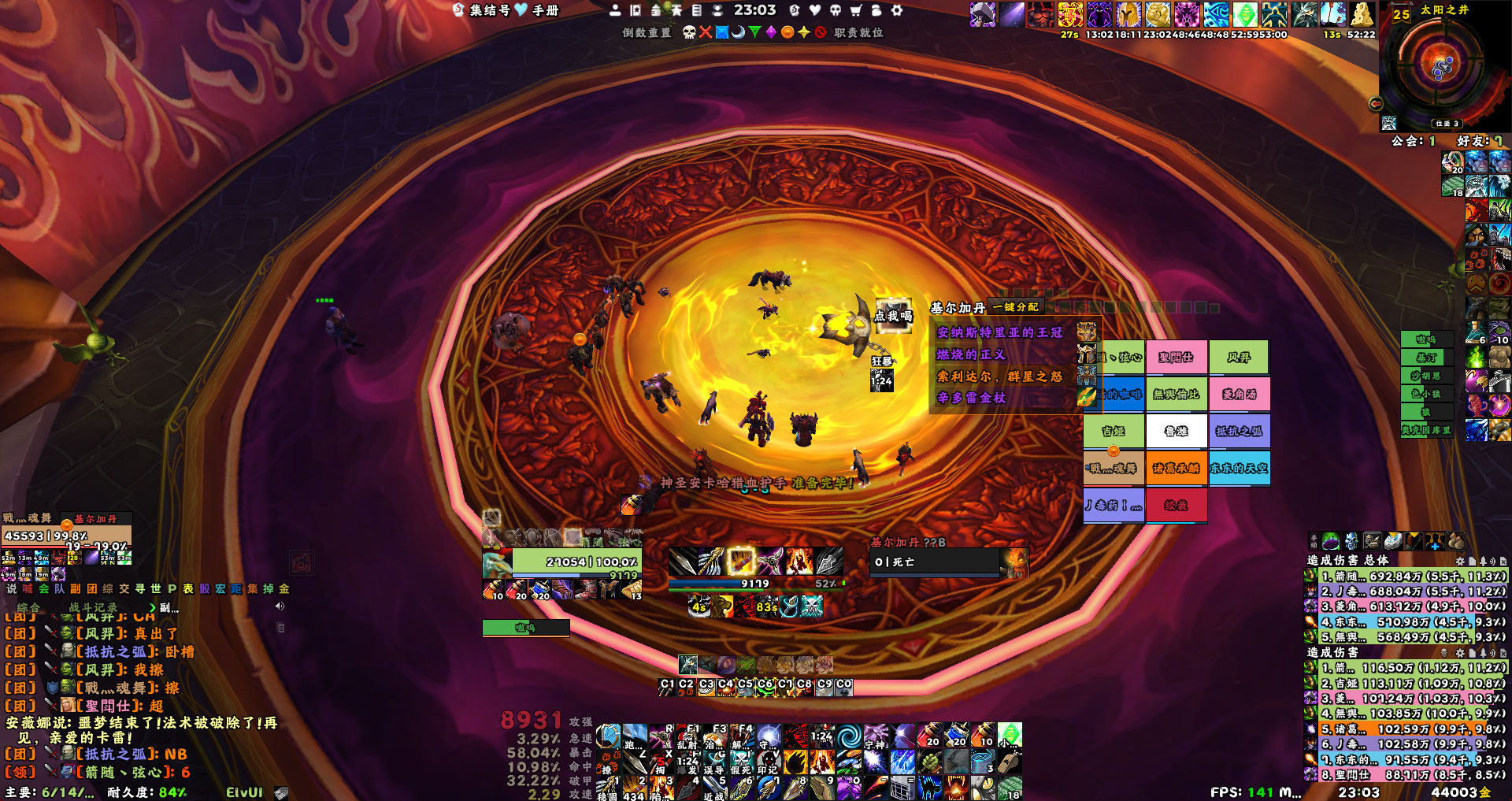
Task: Click the 倒数重置 countdown reset button
Action: click(647, 32)
